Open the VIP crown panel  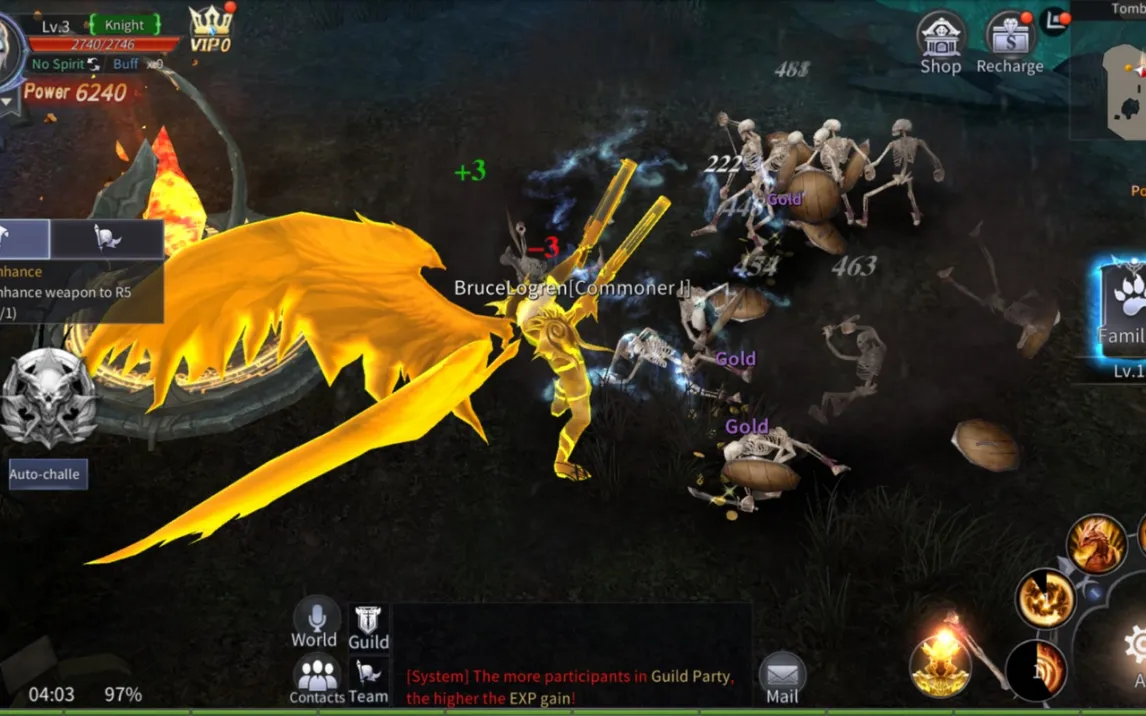coord(210,28)
